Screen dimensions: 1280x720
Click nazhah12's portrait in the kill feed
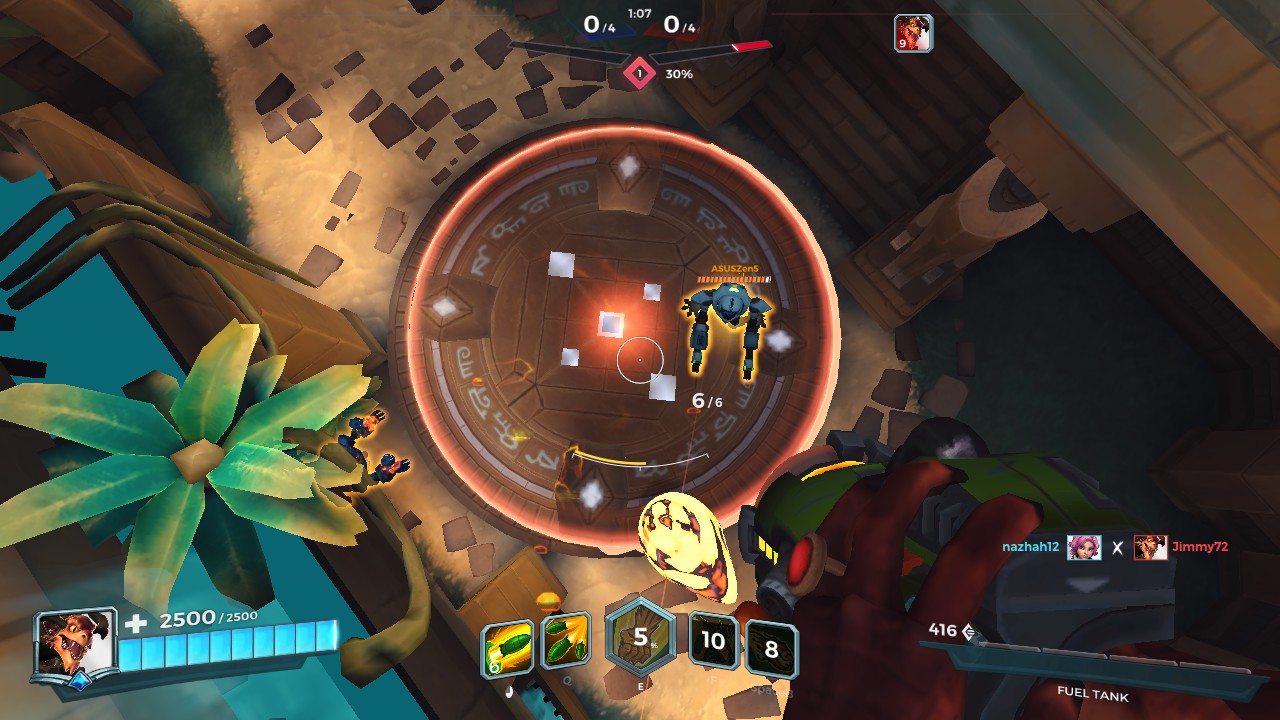tap(1084, 547)
